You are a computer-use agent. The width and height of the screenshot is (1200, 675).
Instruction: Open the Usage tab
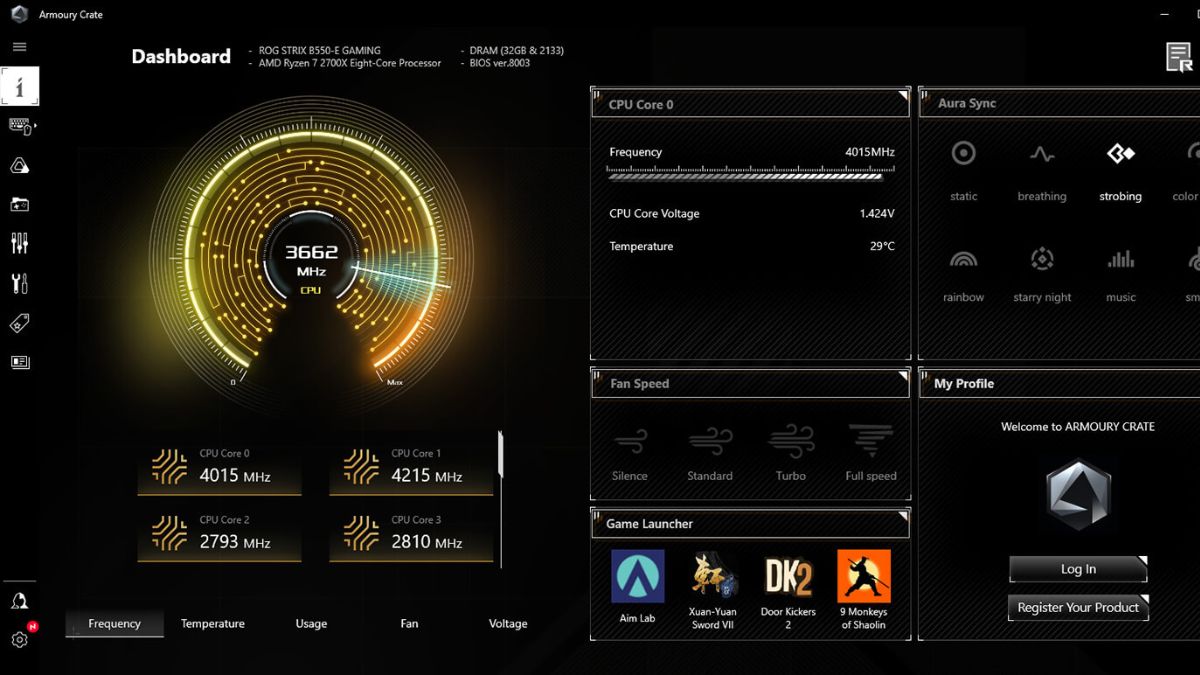point(311,624)
